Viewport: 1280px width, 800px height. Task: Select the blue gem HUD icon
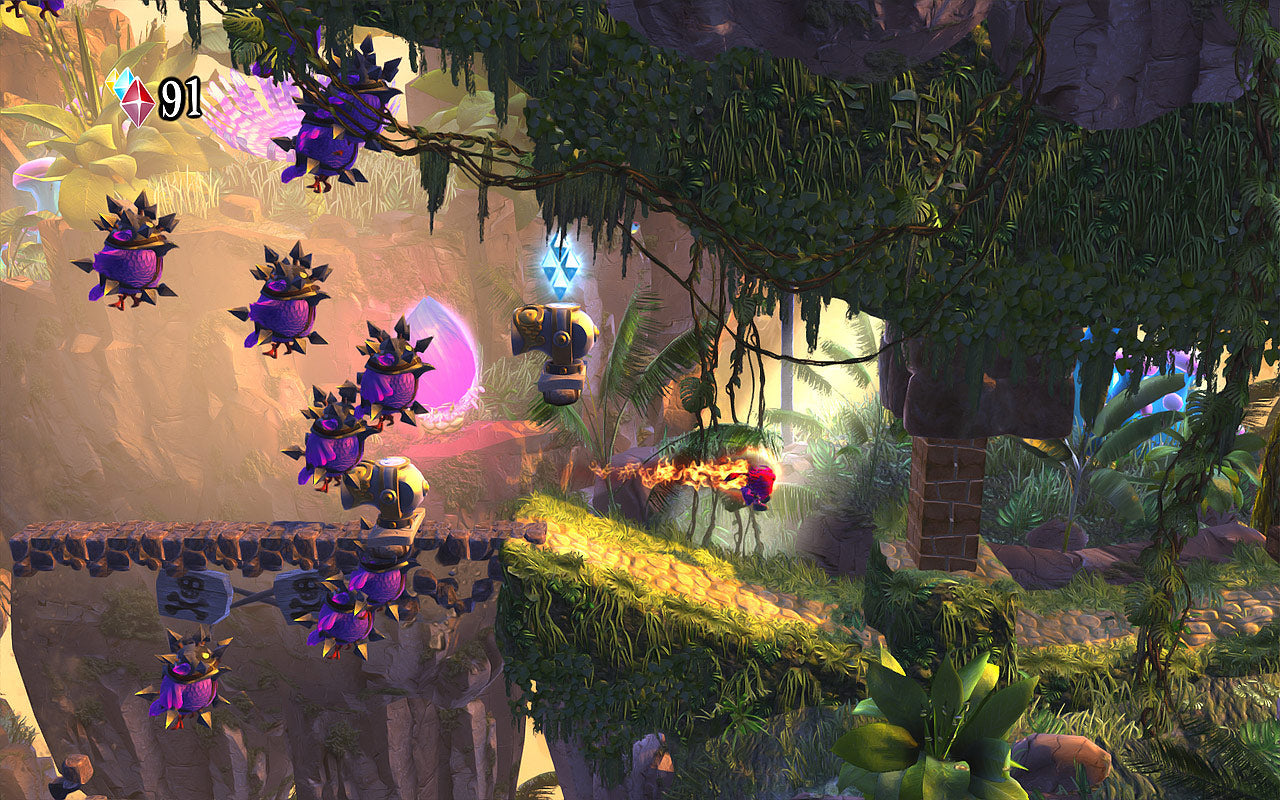coord(123,84)
